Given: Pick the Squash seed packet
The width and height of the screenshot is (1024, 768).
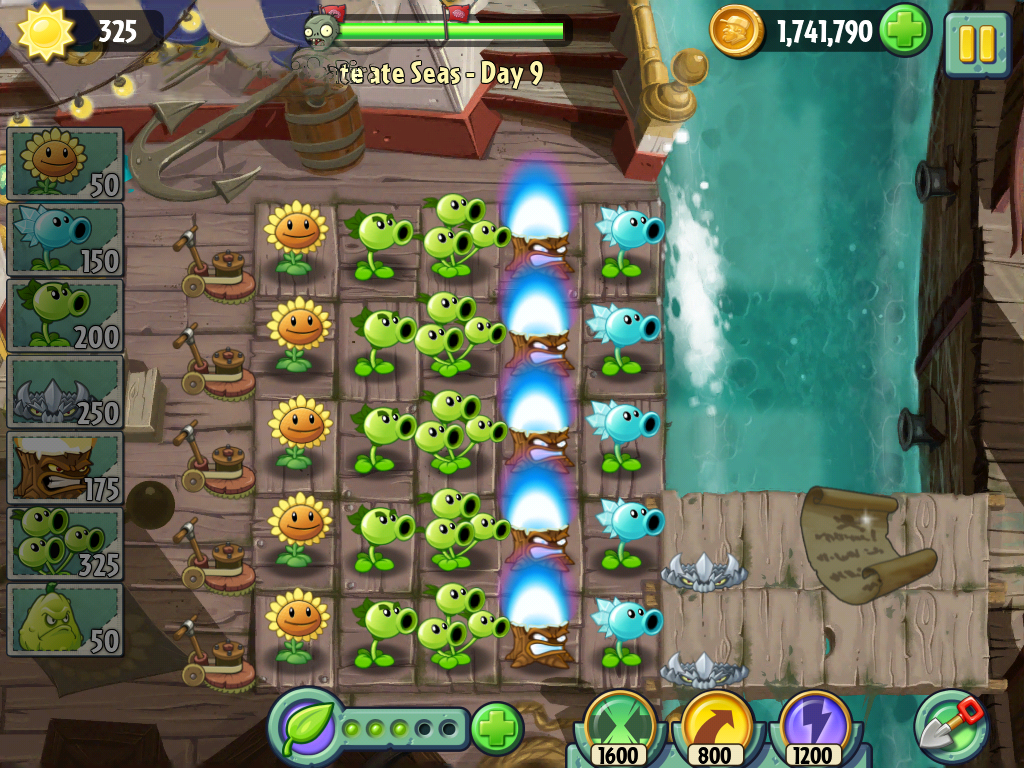Looking at the screenshot, I should (x=65, y=619).
